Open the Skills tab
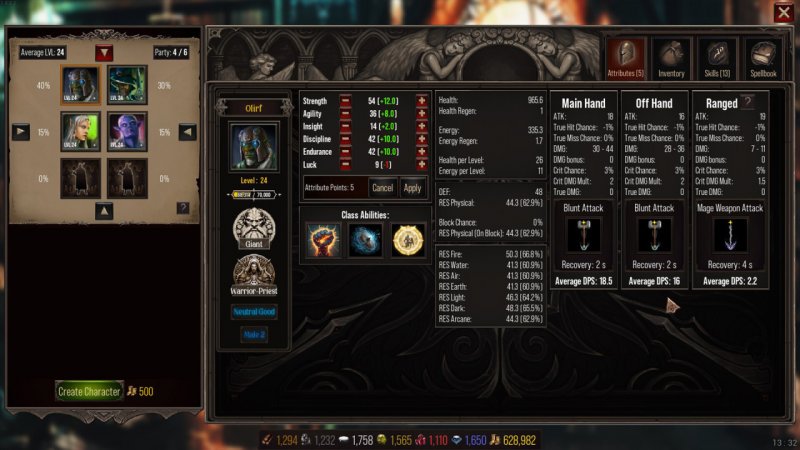The image size is (800, 450). 718,58
